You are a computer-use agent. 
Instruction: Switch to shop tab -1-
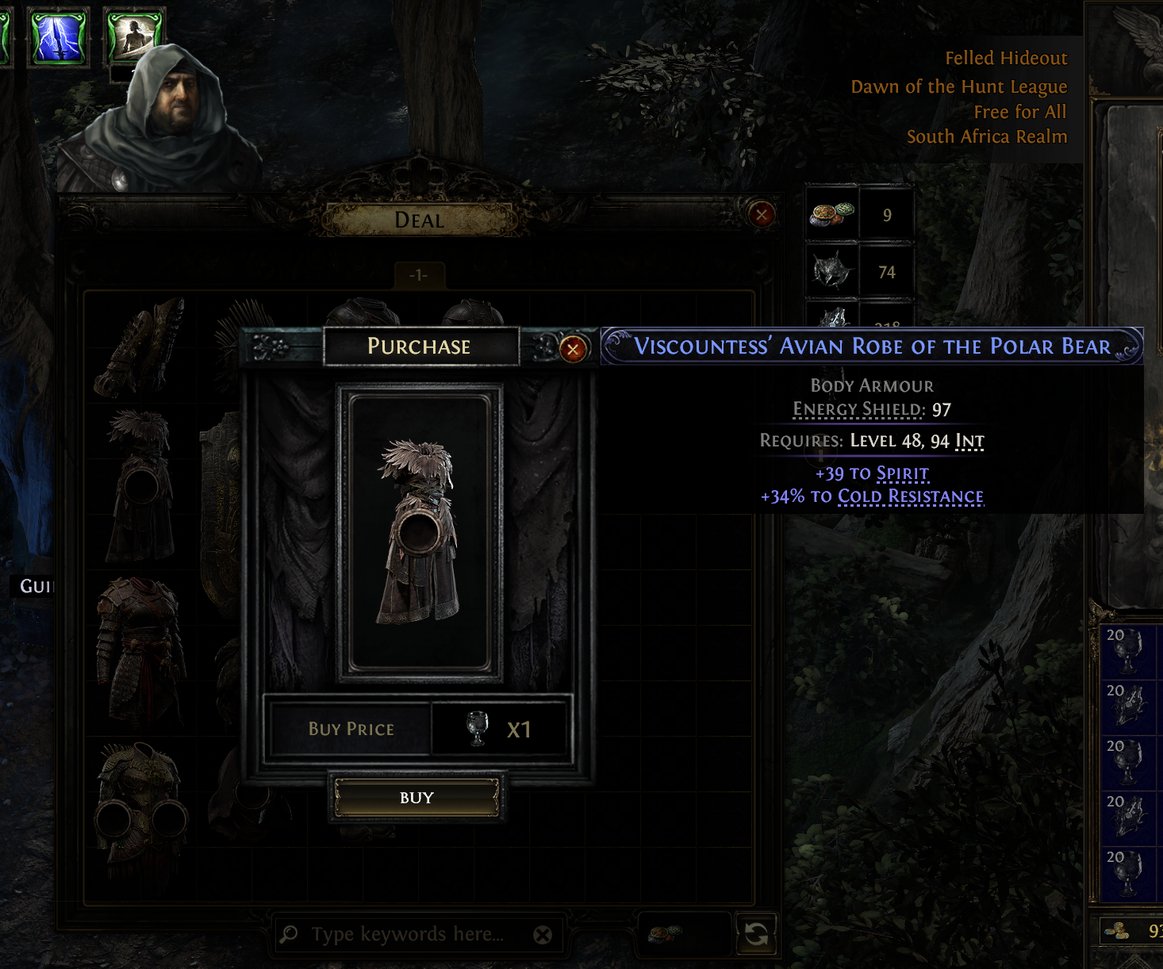point(419,275)
